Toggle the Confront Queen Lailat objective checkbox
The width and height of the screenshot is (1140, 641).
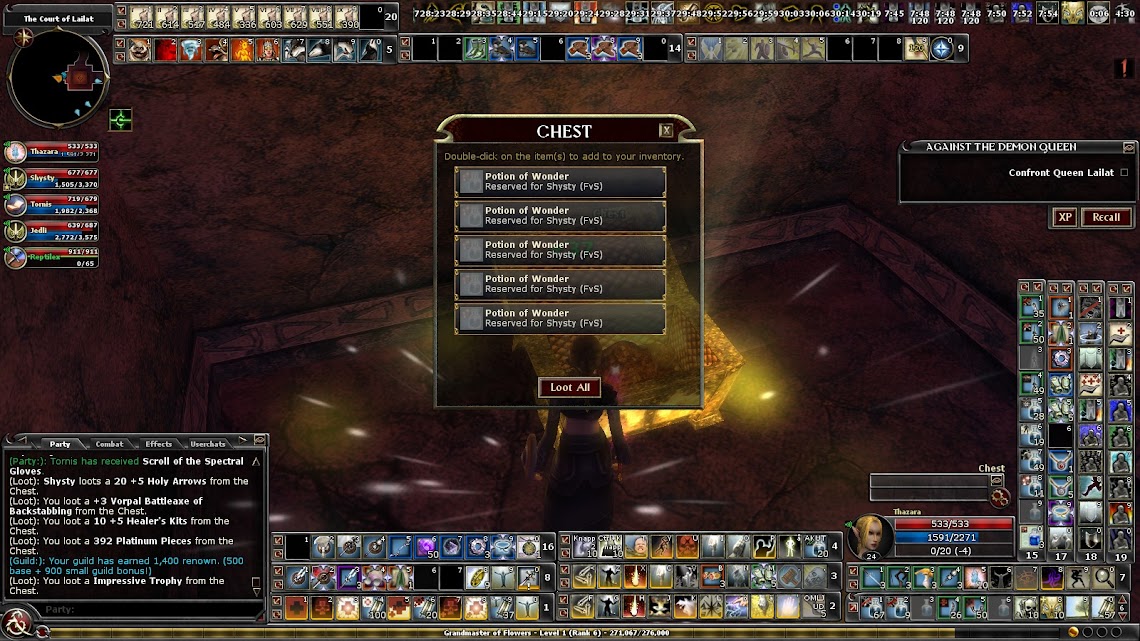[x=1124, y=173]
